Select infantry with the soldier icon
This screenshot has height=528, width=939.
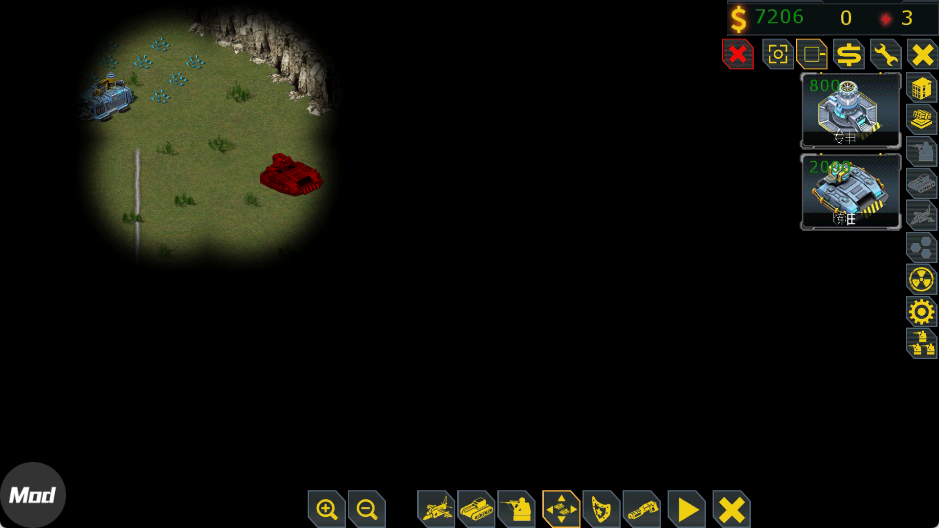click(x=517, y=509)
